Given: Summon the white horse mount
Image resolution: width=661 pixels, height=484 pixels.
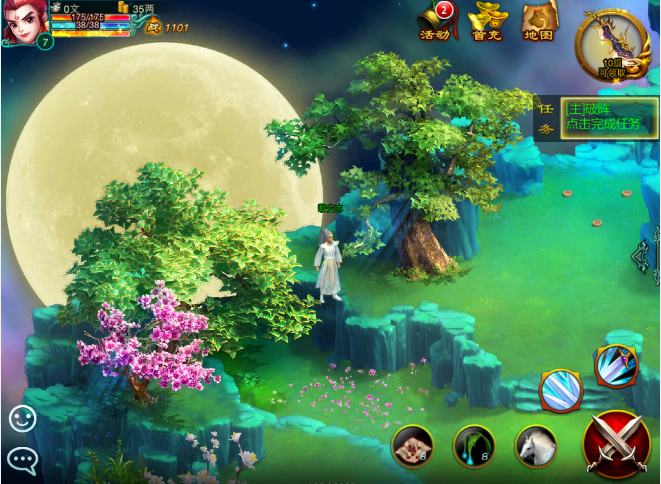Looking at the screenshot, I should point(536,446).
